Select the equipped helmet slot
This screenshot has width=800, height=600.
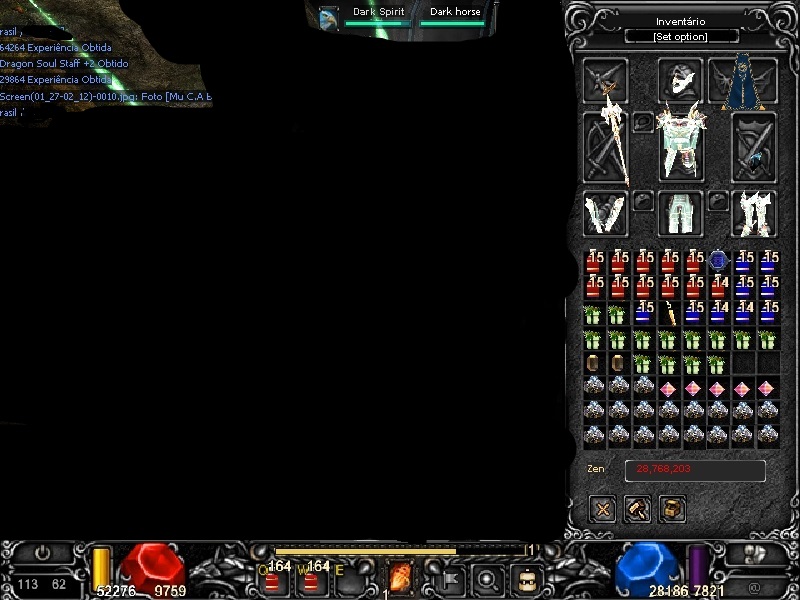(x=681, y=80)
